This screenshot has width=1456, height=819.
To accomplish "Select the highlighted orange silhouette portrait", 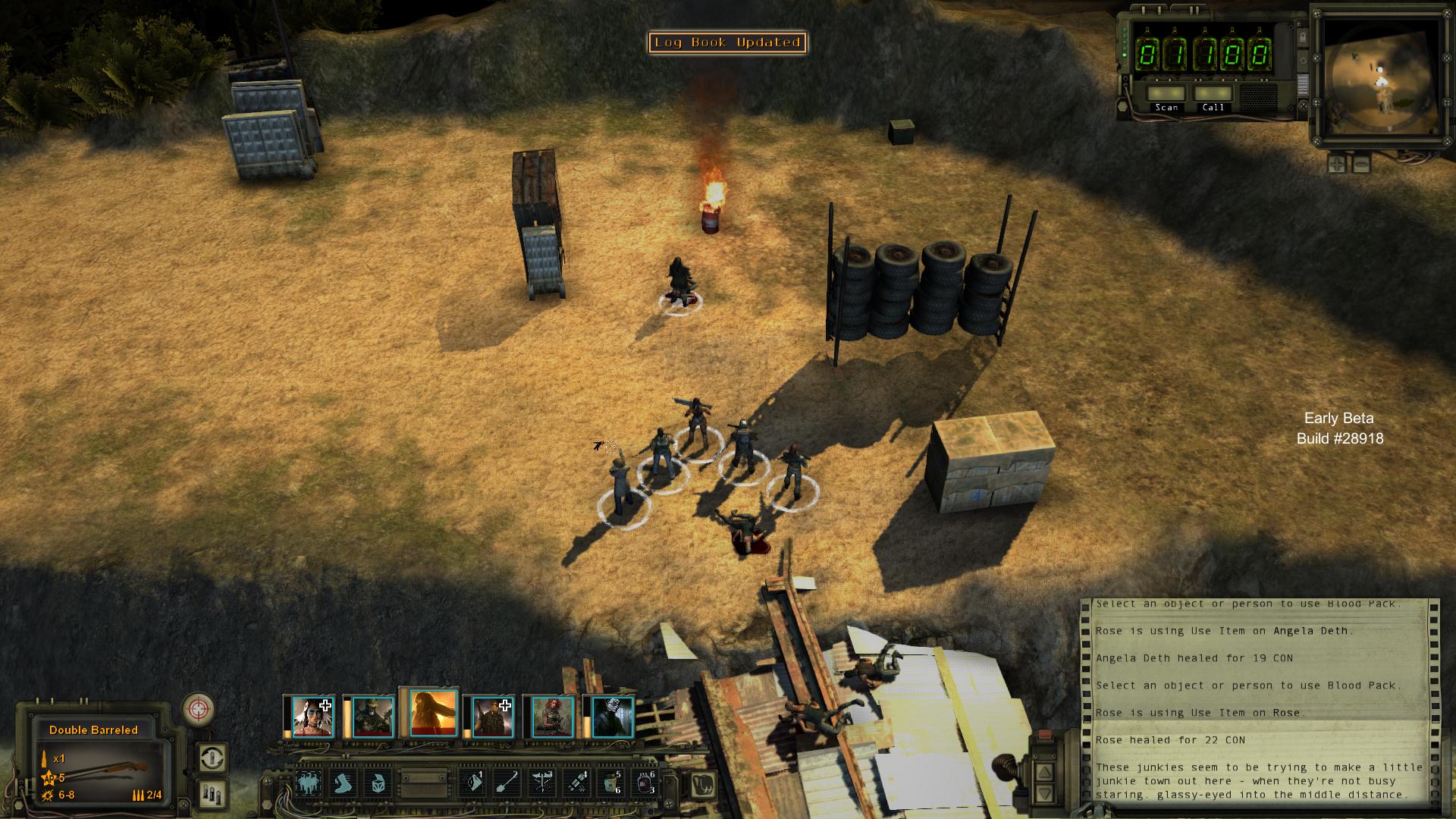I will click(x=433, y=714).
